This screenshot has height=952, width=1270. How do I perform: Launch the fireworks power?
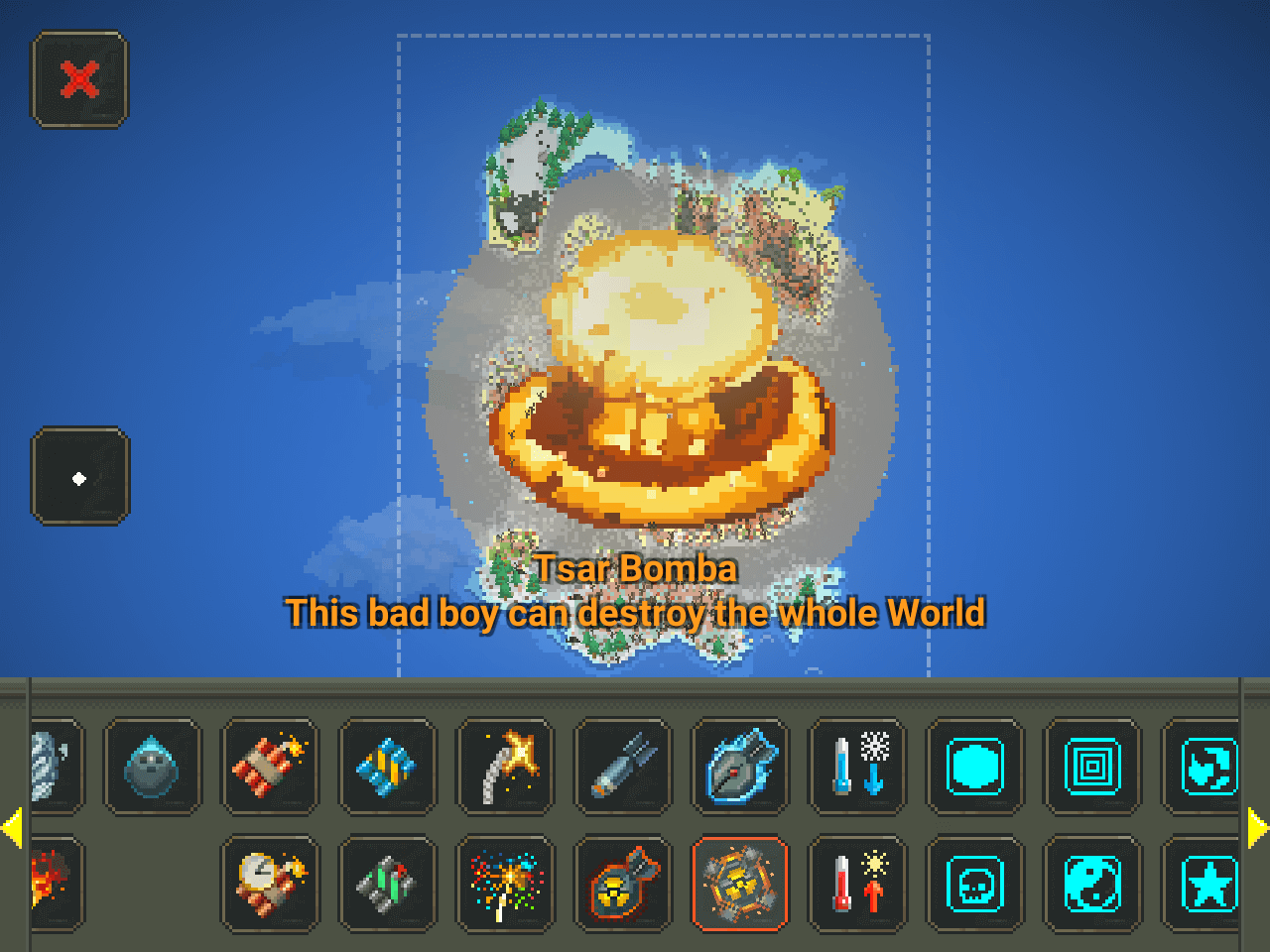505,884
